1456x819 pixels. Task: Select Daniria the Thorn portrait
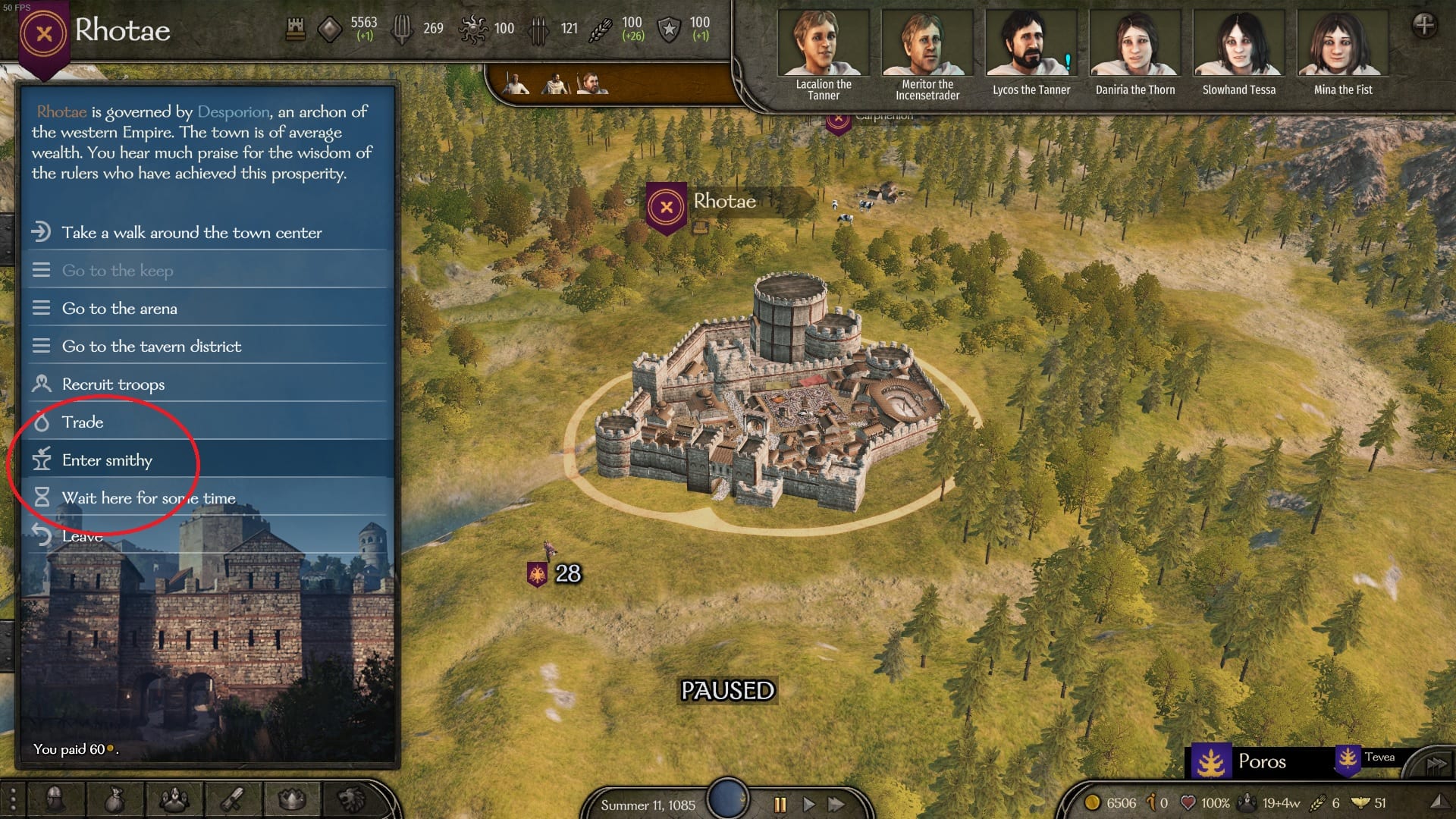(1135, 44)
